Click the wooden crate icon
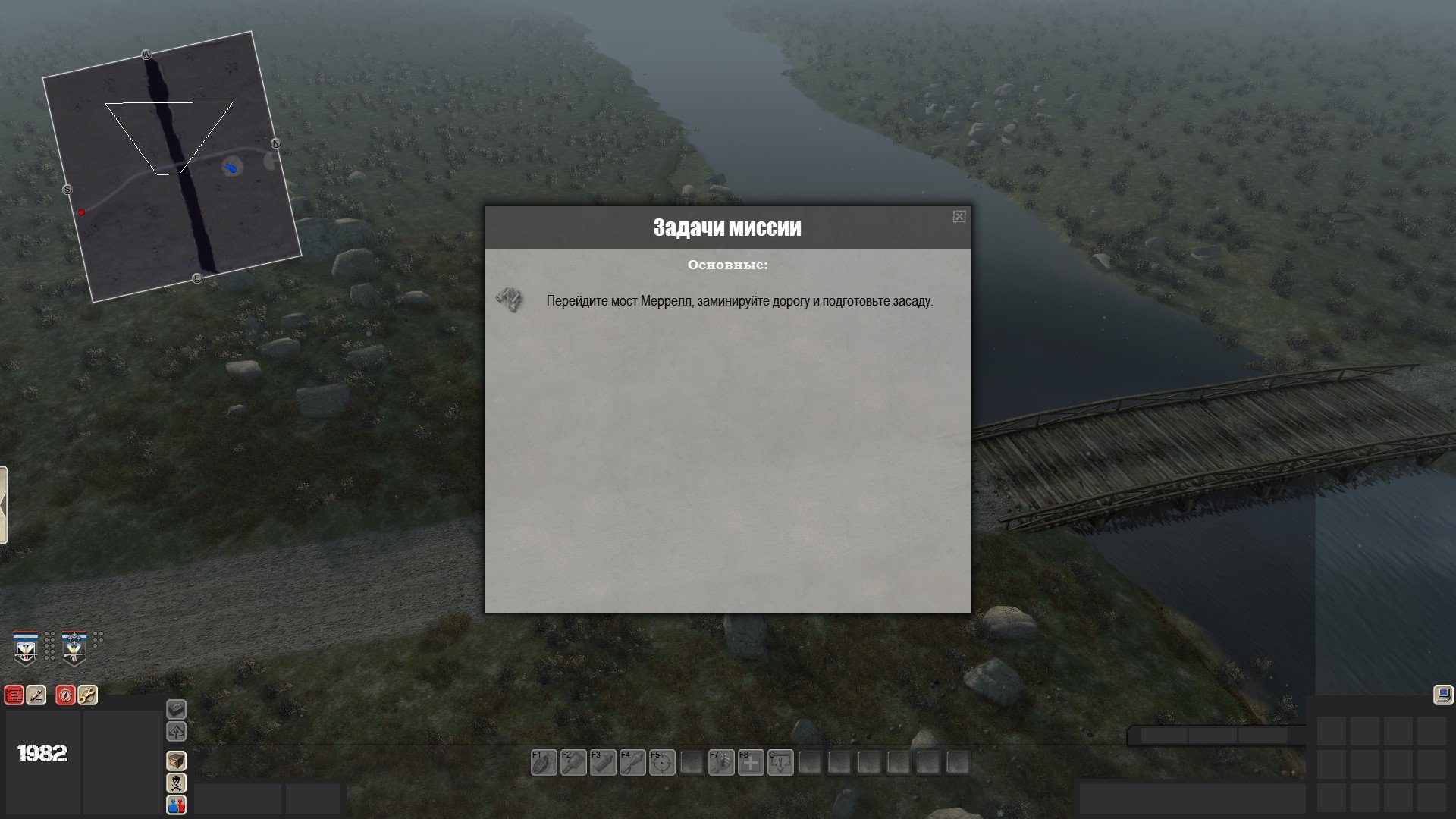1456x819 pixels. pos(176,761)
